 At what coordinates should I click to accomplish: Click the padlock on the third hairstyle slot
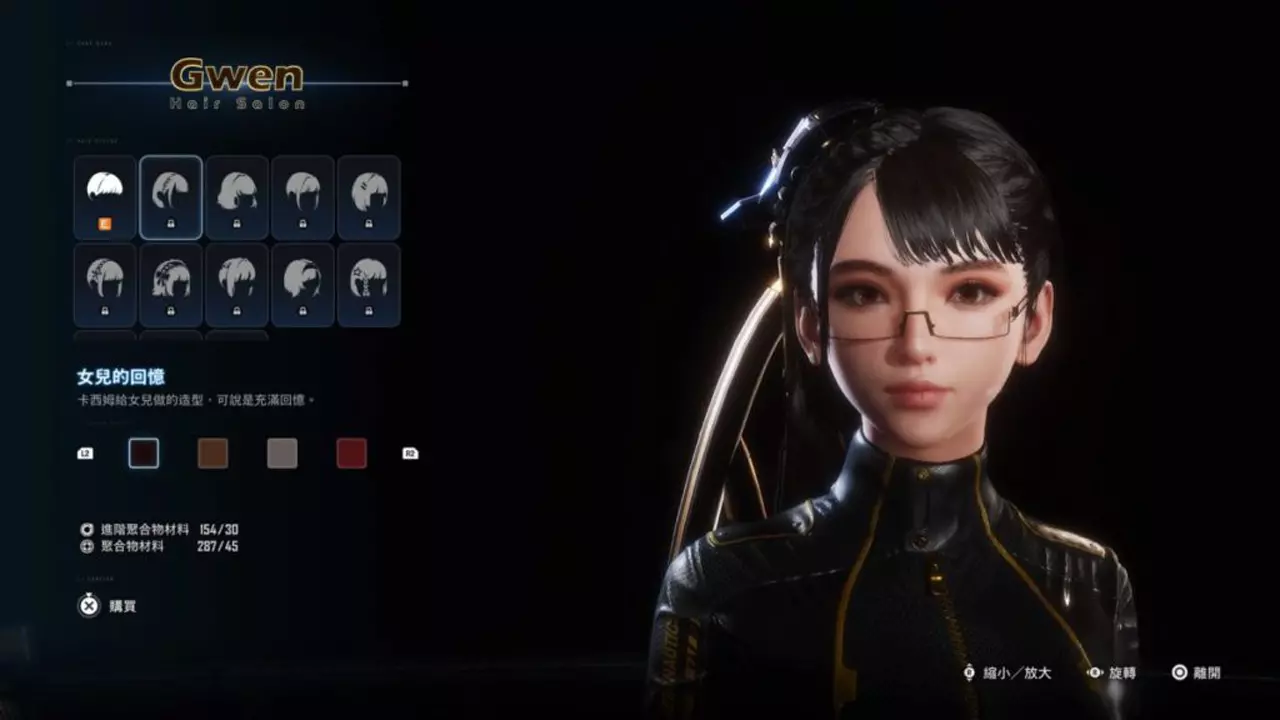(x=236, y=224)
